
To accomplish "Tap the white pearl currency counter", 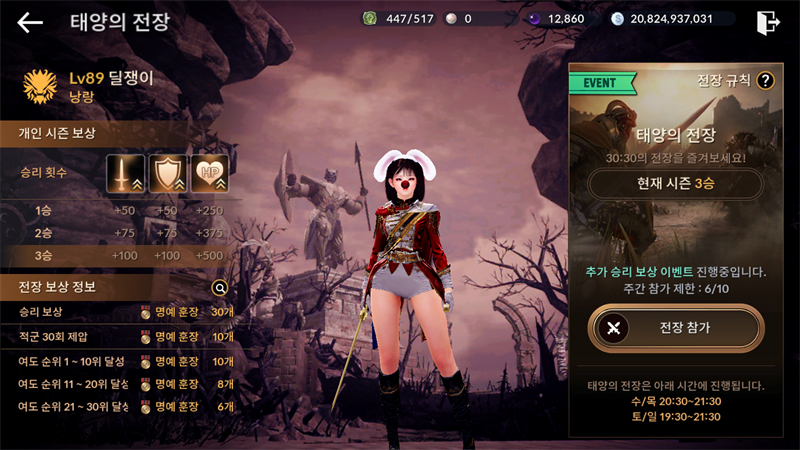I will (482, 19).
